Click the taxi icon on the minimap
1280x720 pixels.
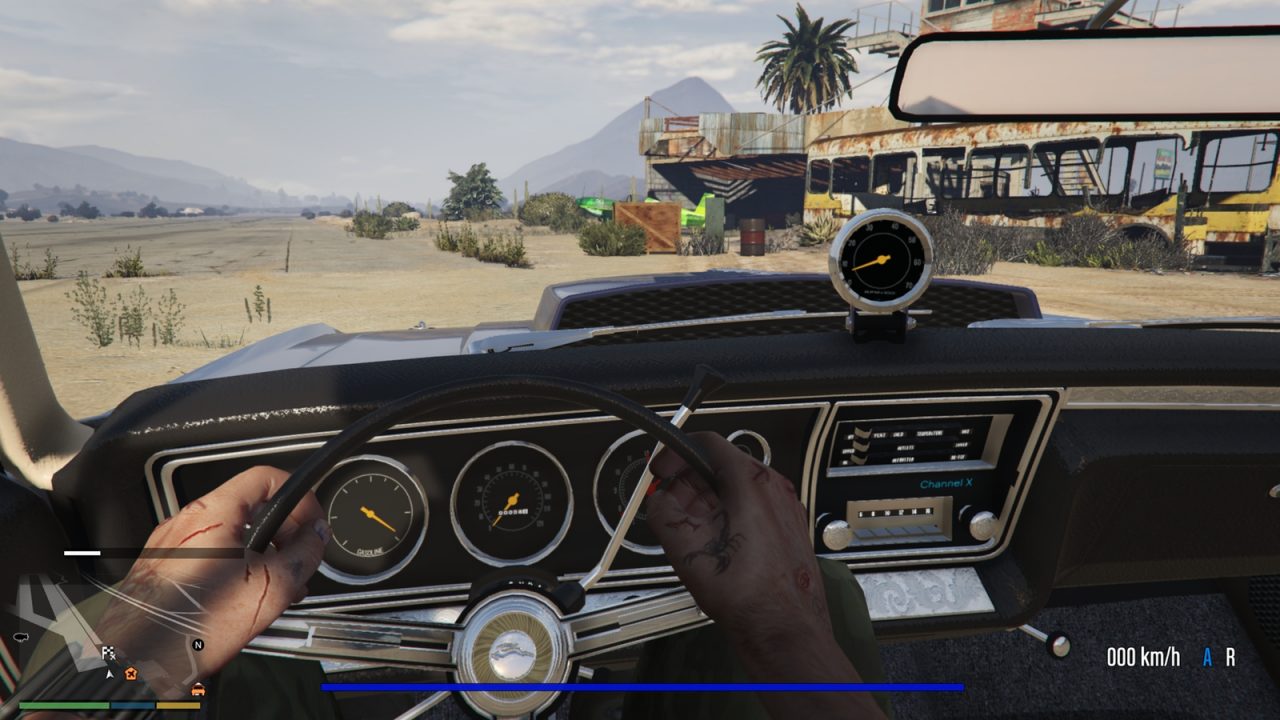click(x=198, y=689)
